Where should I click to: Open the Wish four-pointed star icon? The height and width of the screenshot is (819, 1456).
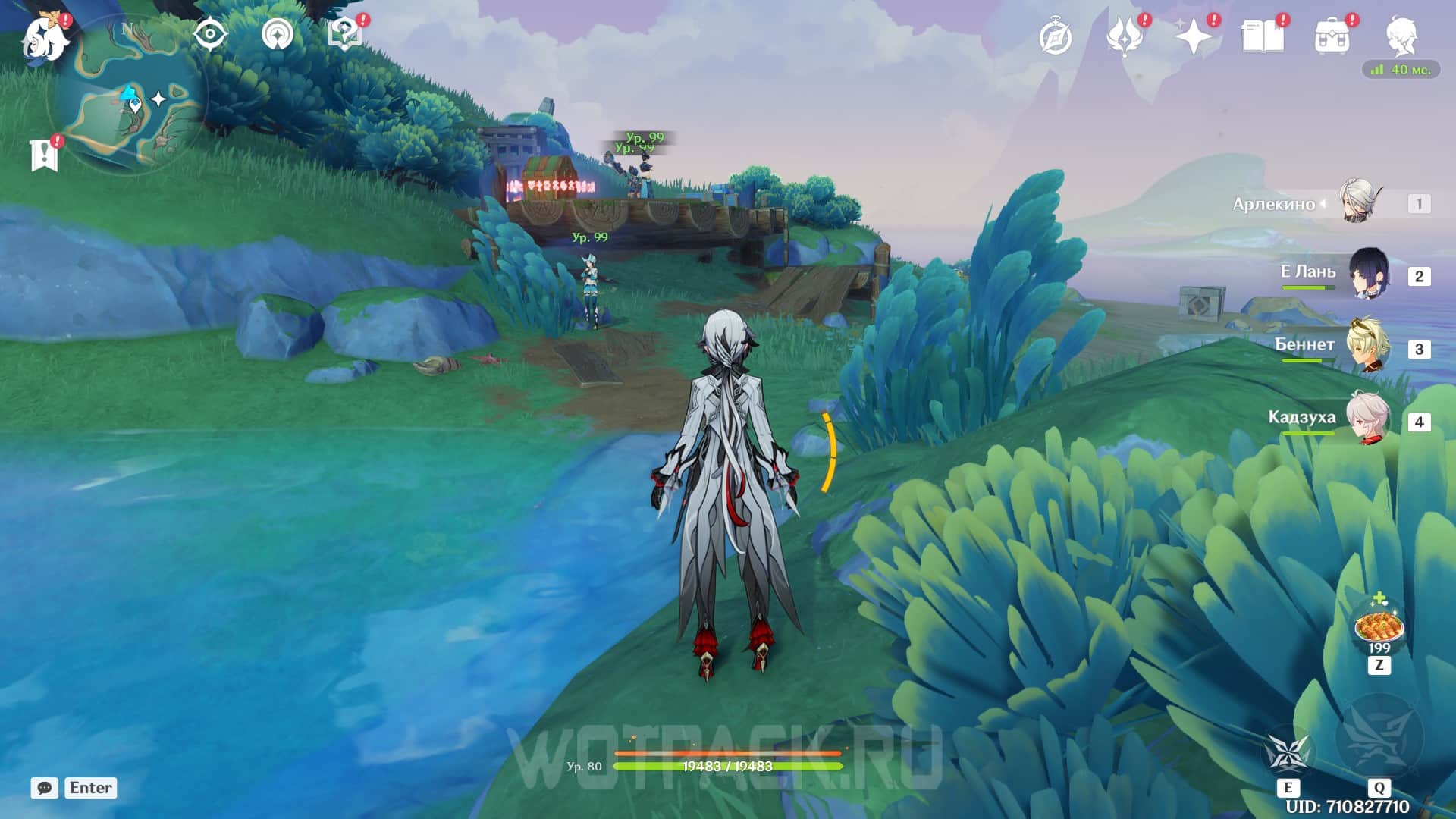pos(1193,36)
